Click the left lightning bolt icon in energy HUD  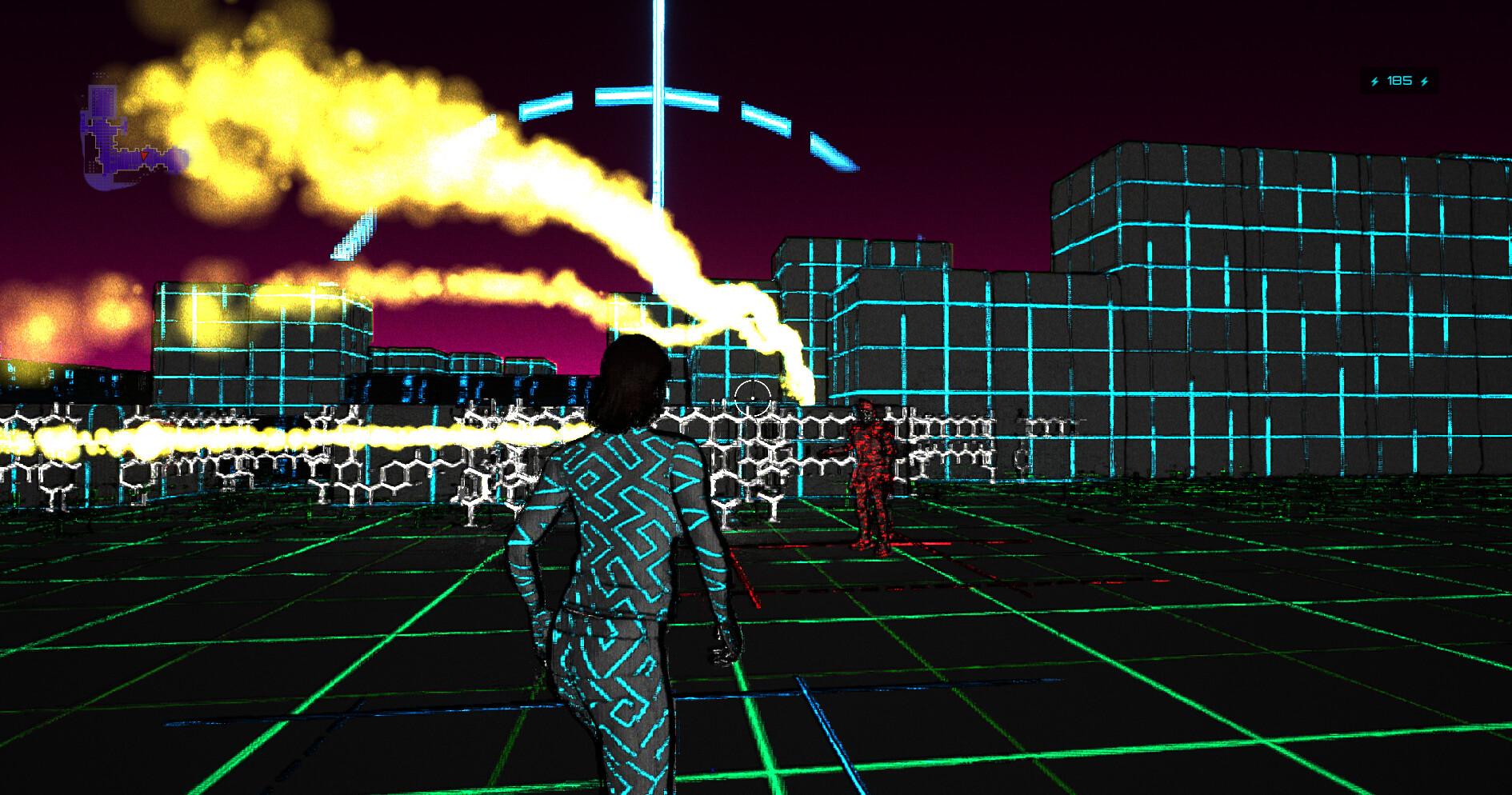click(1374, 81)
